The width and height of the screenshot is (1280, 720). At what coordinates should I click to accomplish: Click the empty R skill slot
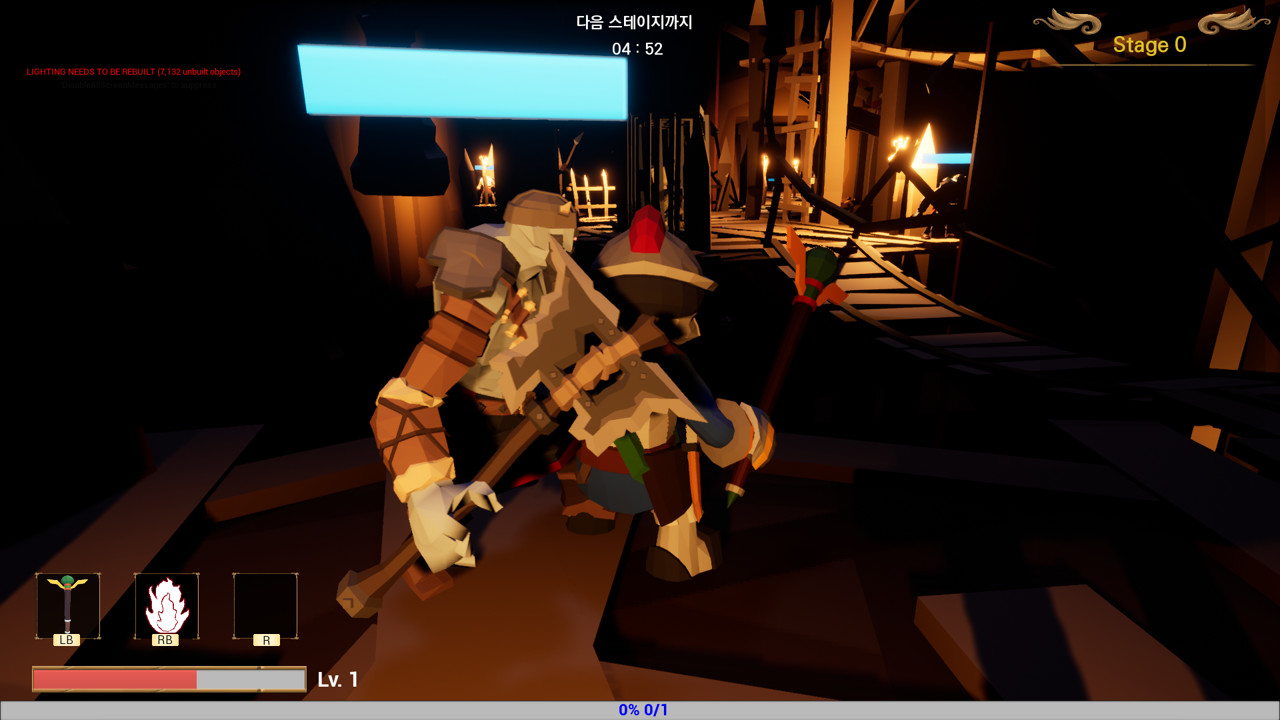click(x=264, y=605)
